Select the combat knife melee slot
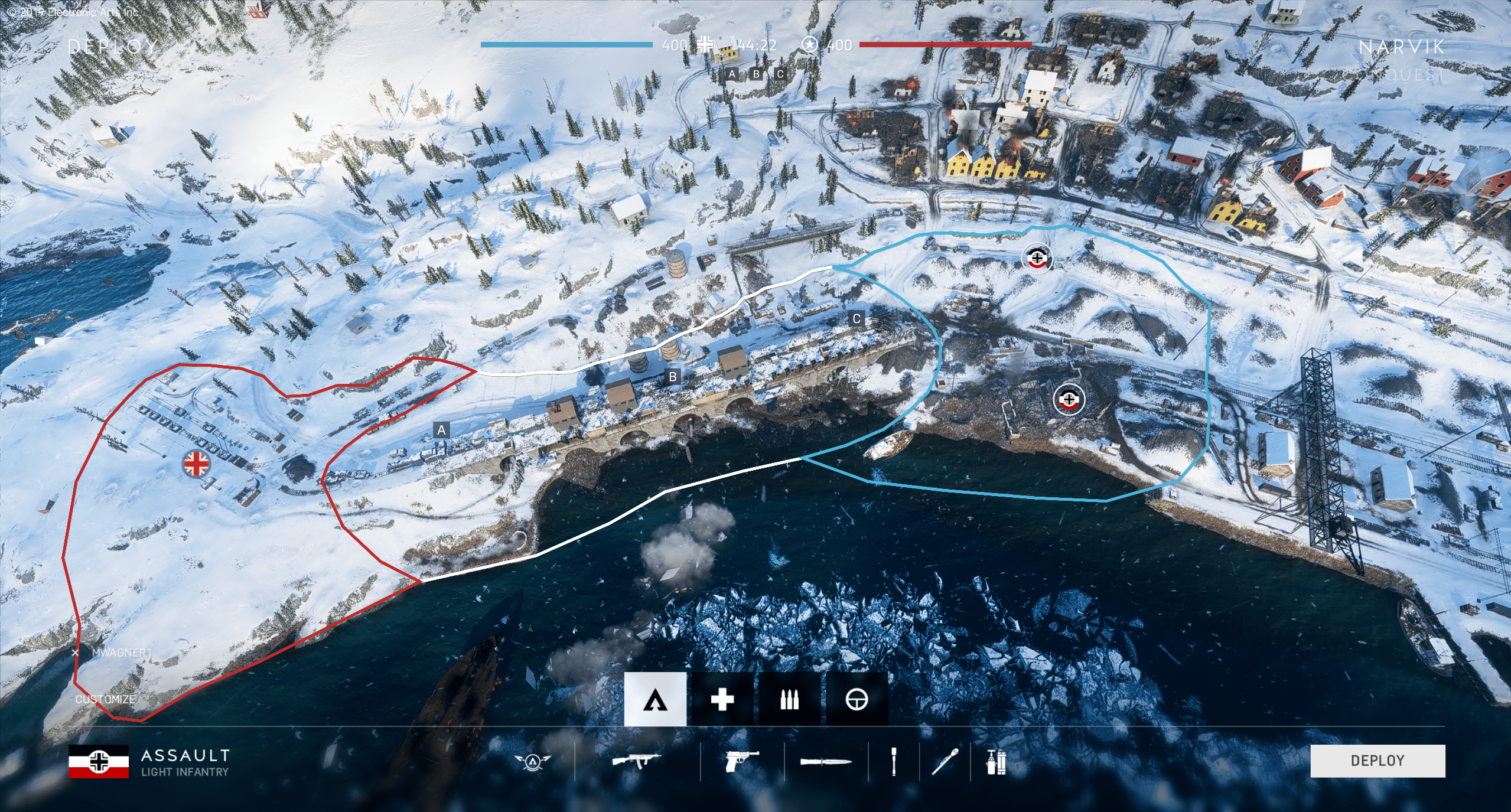Screen dimensions: 1511x812 click(x=826, y=762)
